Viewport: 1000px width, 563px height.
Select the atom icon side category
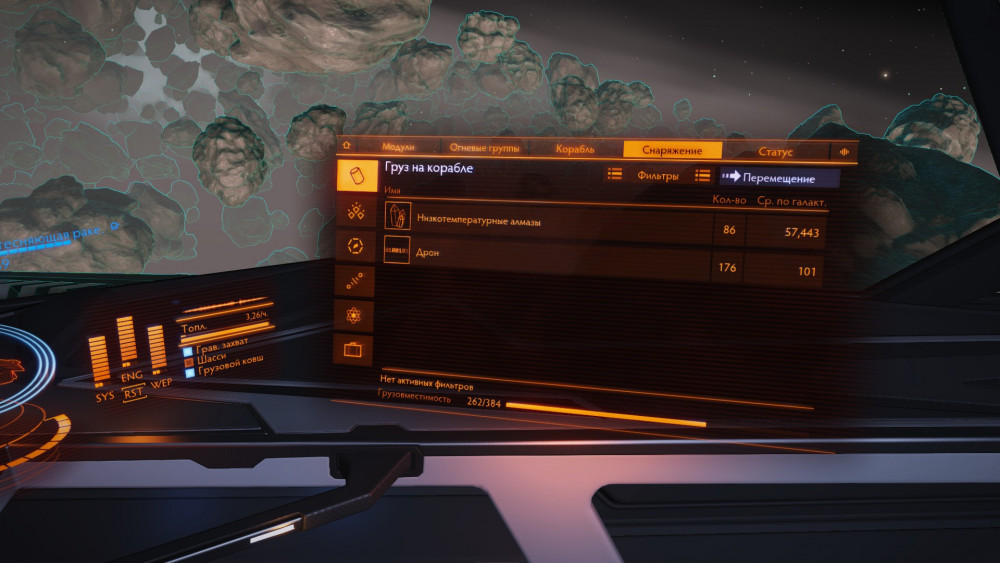(x=356, y=316)
